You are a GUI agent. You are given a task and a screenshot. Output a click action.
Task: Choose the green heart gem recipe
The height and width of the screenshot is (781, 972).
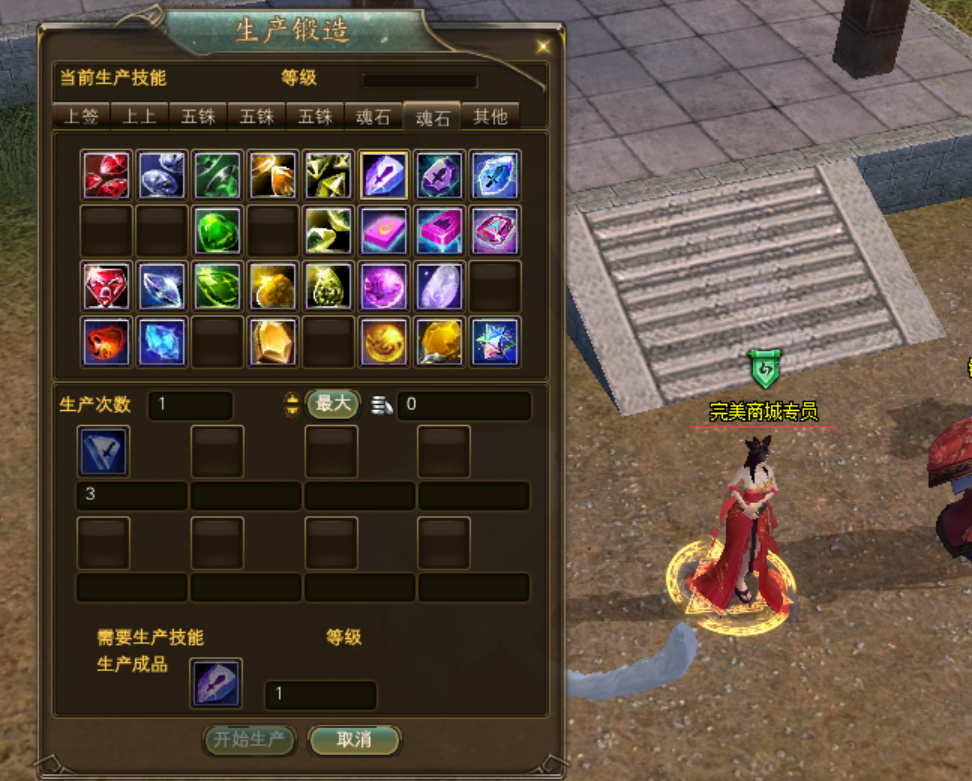pos(218,231)
